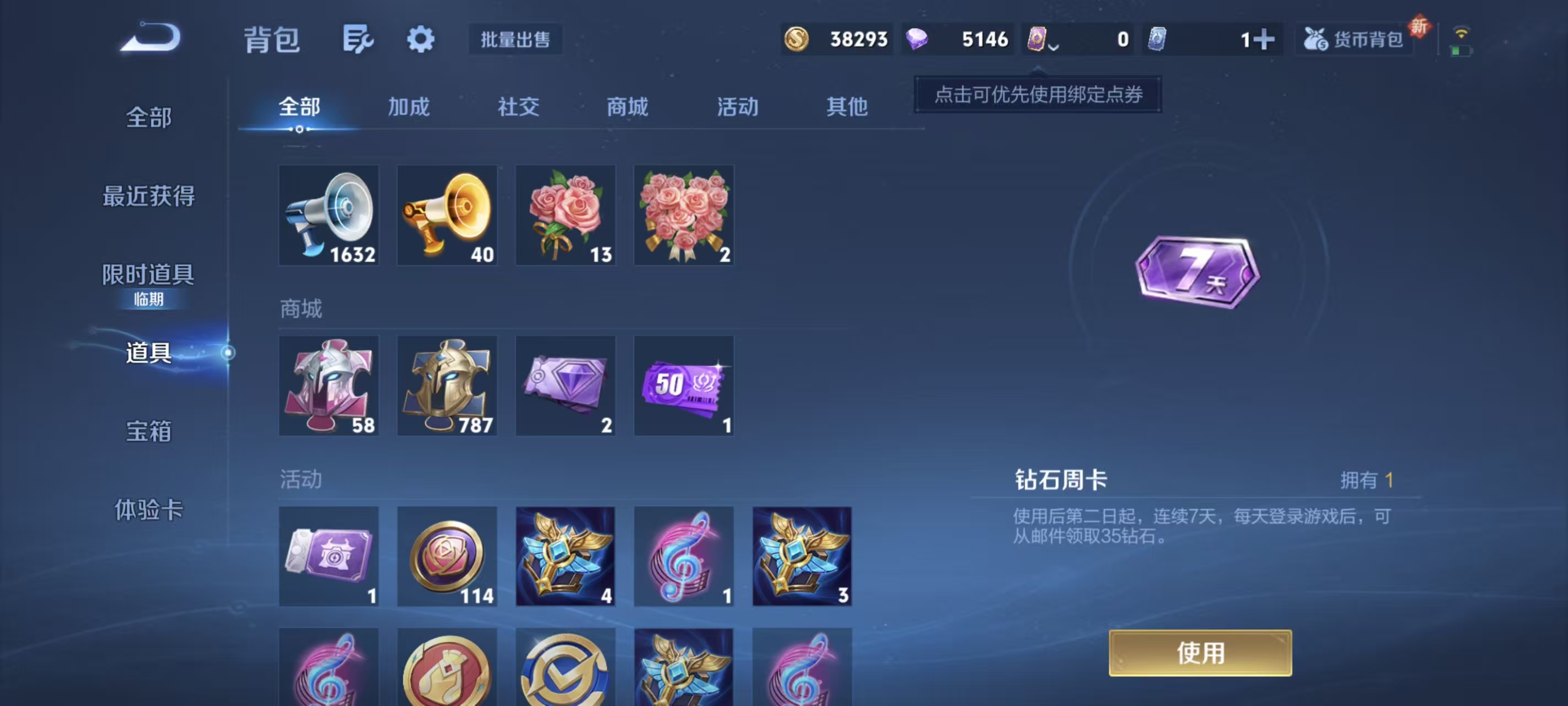Viewport: 1568px width, 706px height.
Task: Open the 货币背包 currency bag
Action: coord(1353,39)
